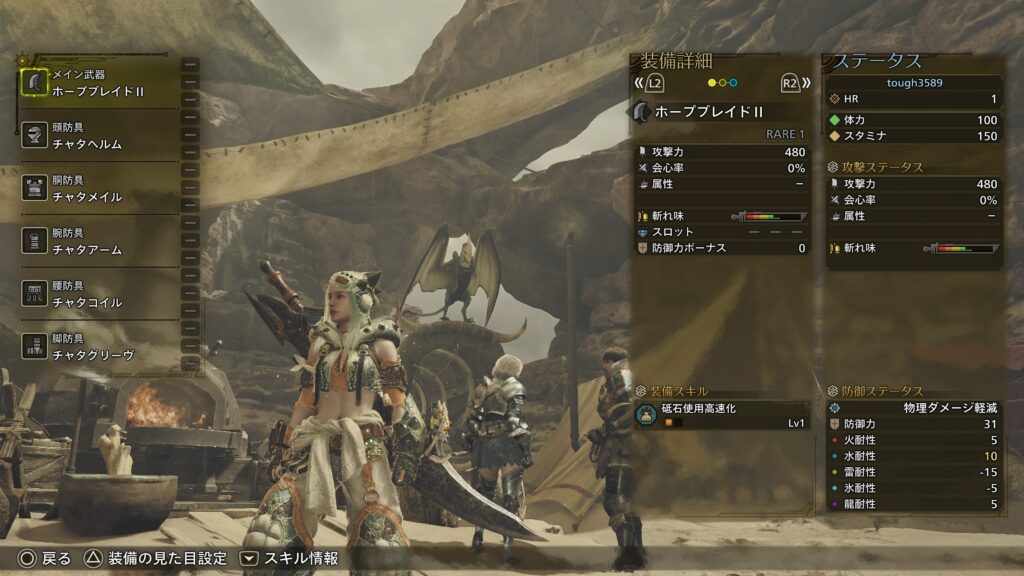Select the main weapon ホープブレイドII slot
Image resolution: width=1024 pixels, height=576 pixels.
tap(98, 83)
